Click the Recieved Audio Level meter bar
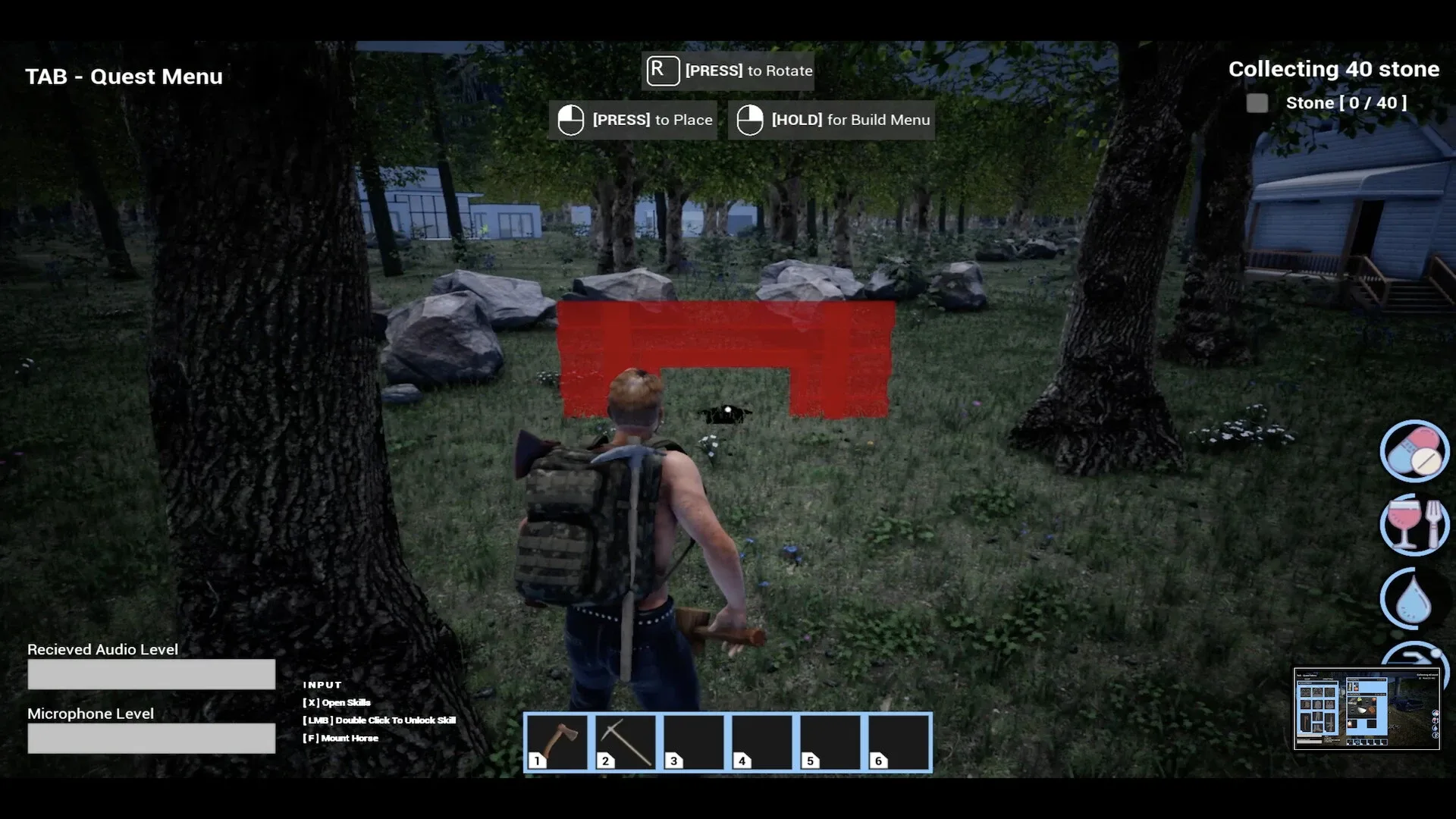 click(151, 673)
